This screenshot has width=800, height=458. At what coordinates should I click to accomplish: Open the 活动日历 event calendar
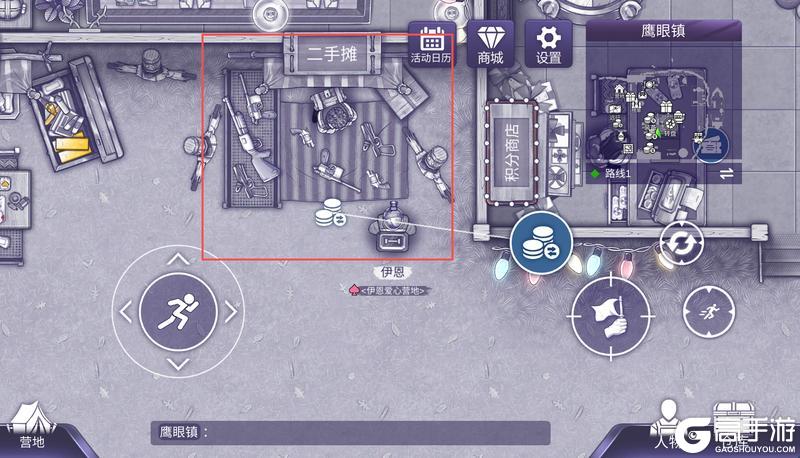pyautogui.click(x=432, y=46)
